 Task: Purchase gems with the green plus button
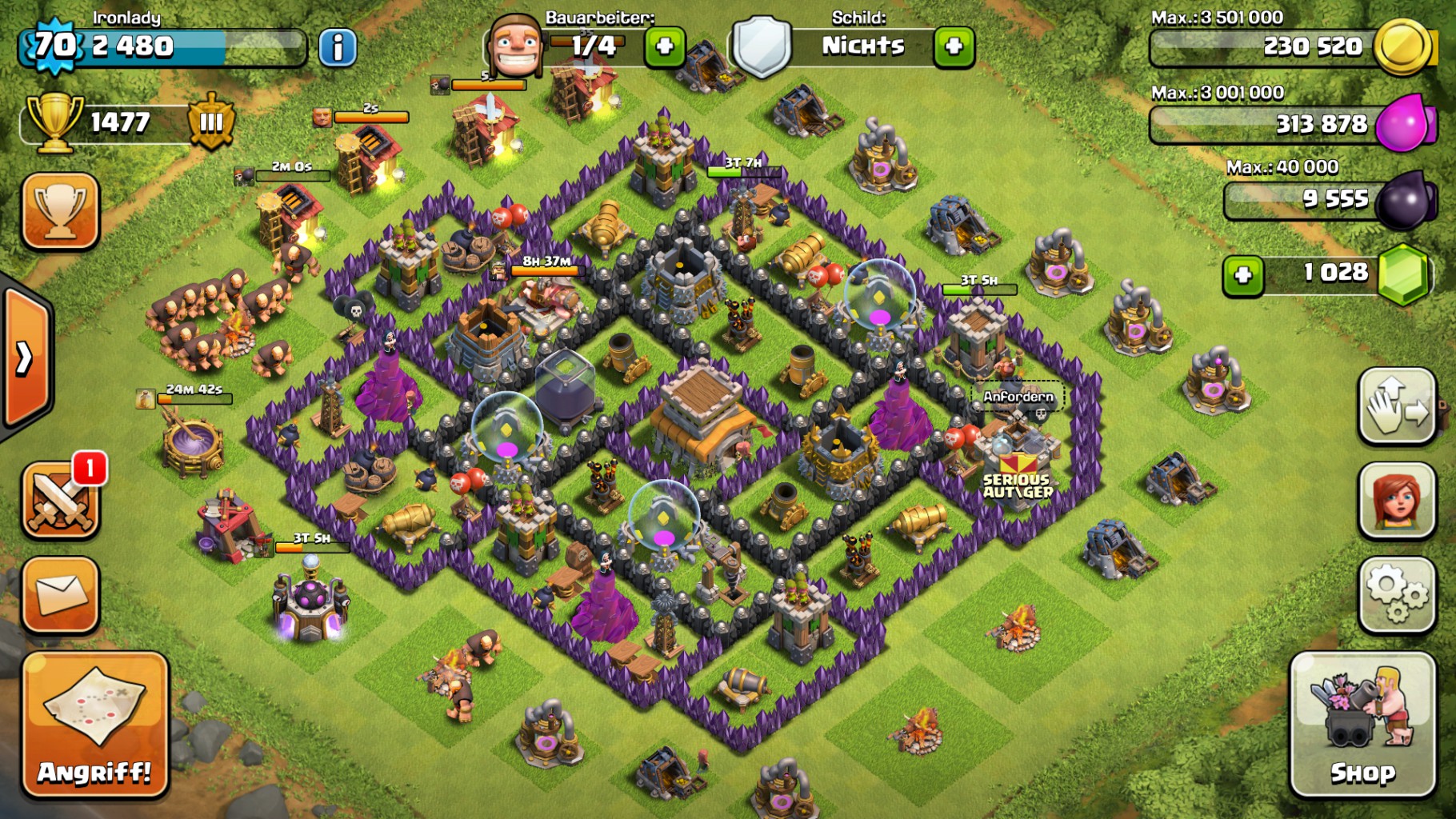pyautogui.click(x=1242, y=275)
